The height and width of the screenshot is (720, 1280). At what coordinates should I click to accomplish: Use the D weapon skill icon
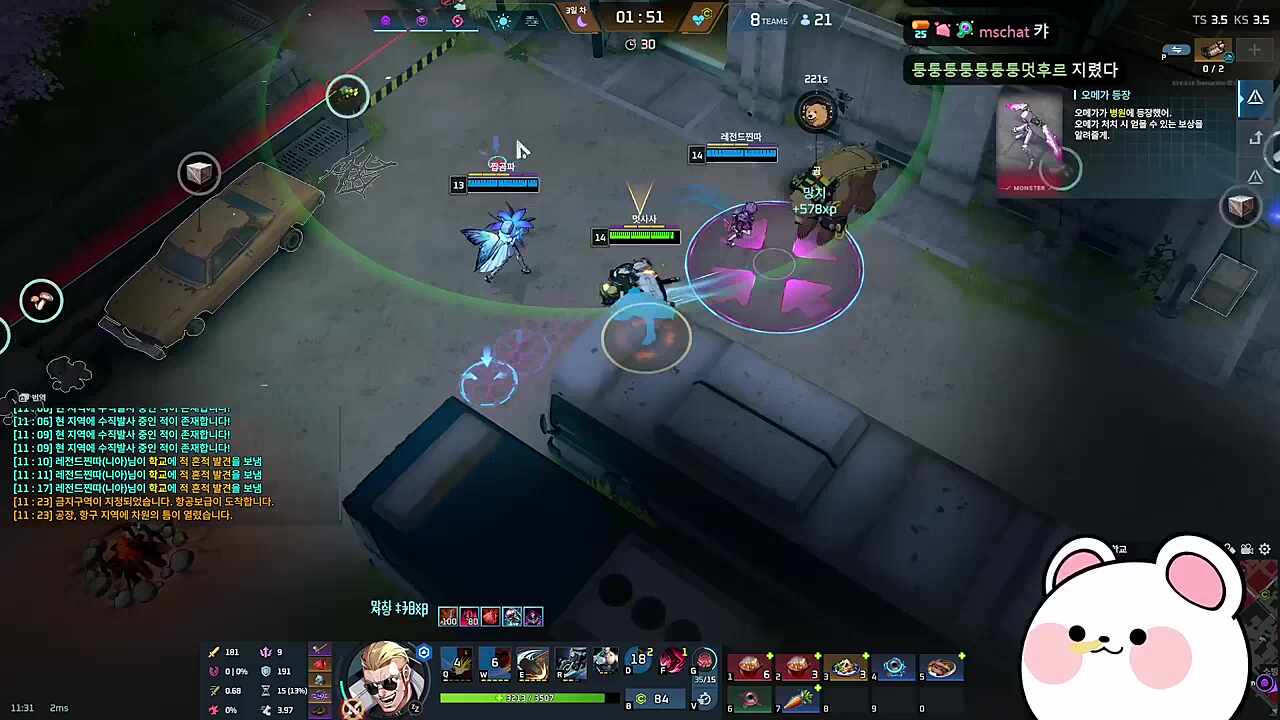tap(639, 662)
